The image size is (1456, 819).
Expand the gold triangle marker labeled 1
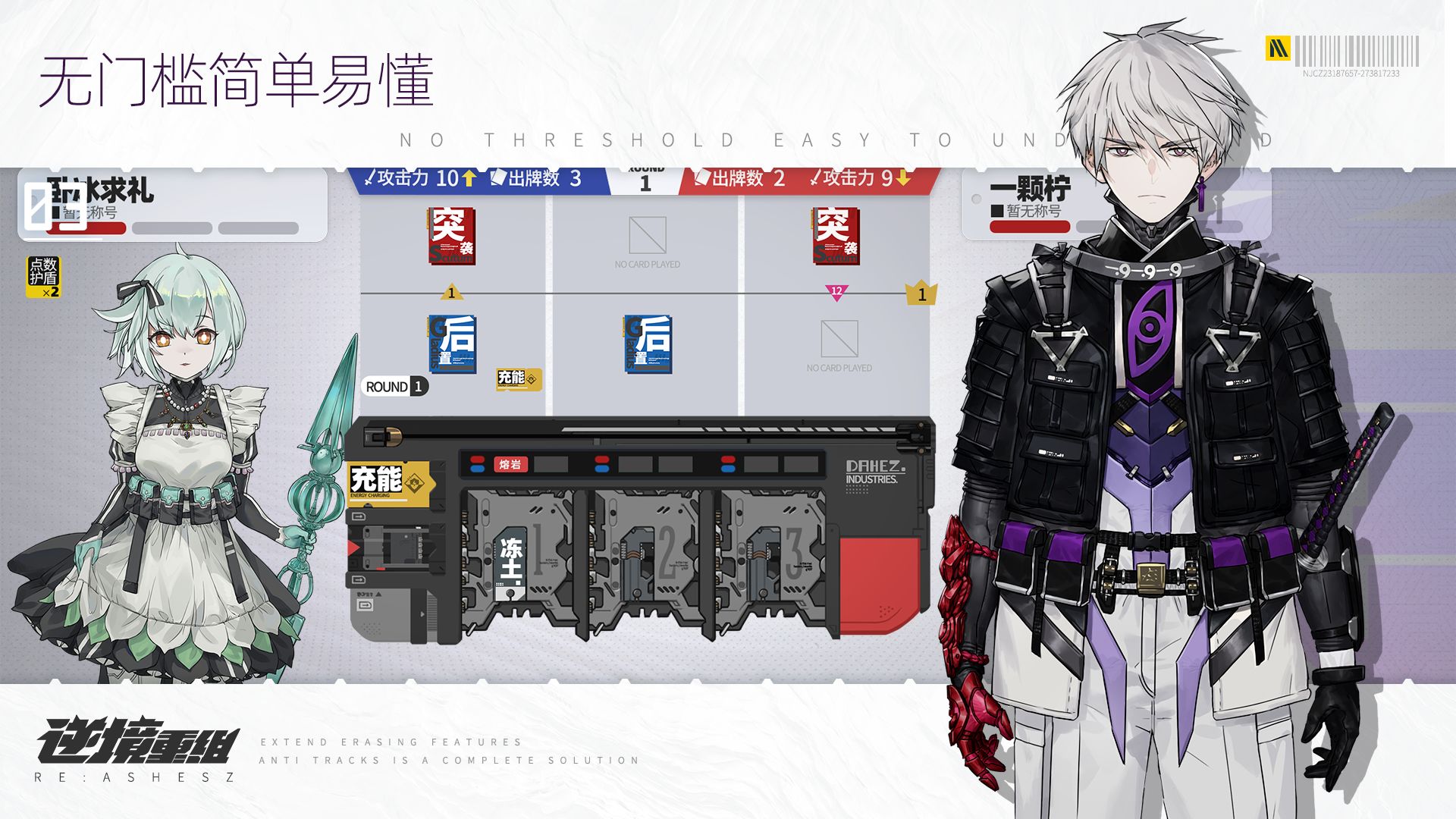[452, 291]
